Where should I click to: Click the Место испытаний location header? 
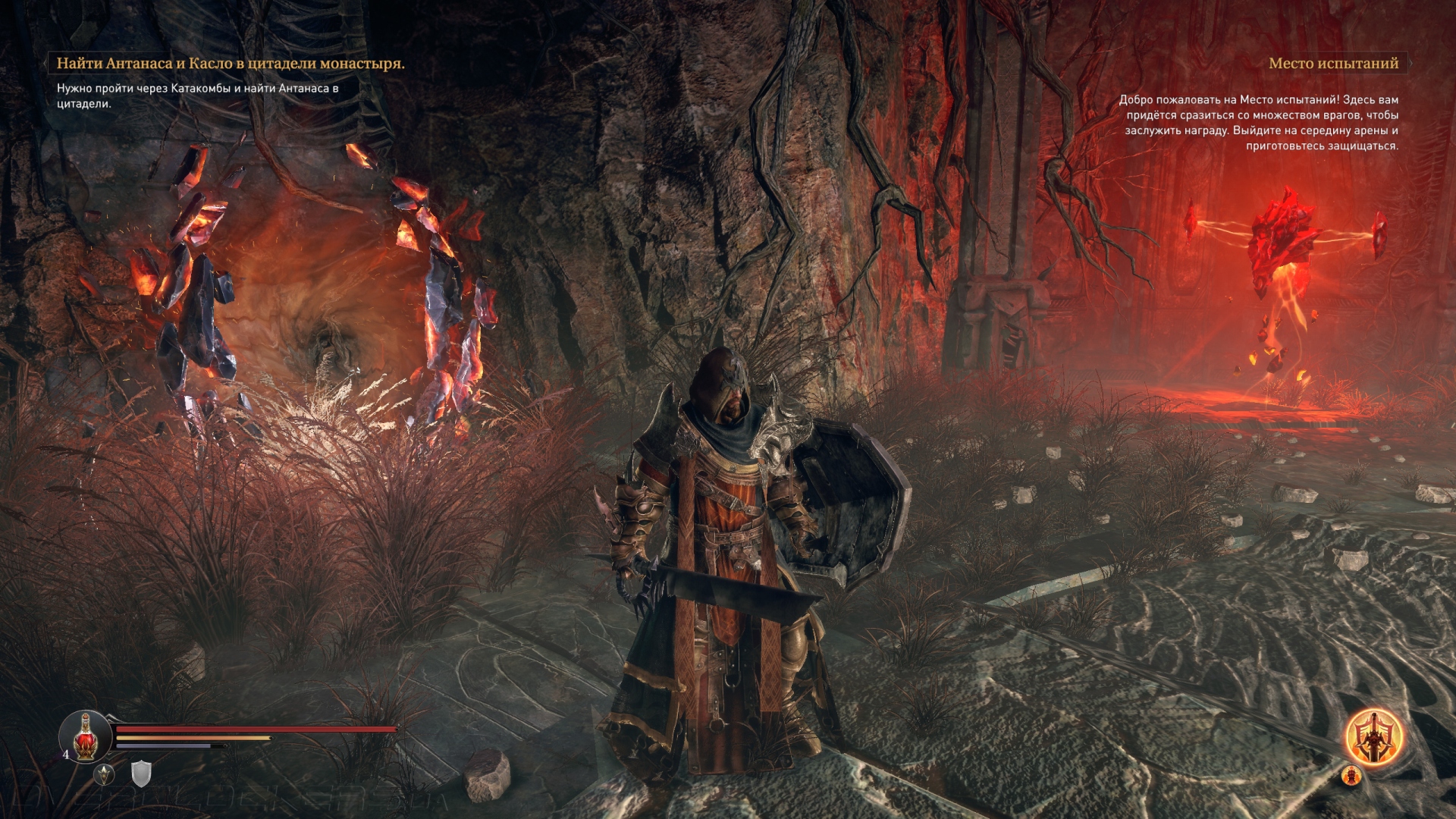1333,64
